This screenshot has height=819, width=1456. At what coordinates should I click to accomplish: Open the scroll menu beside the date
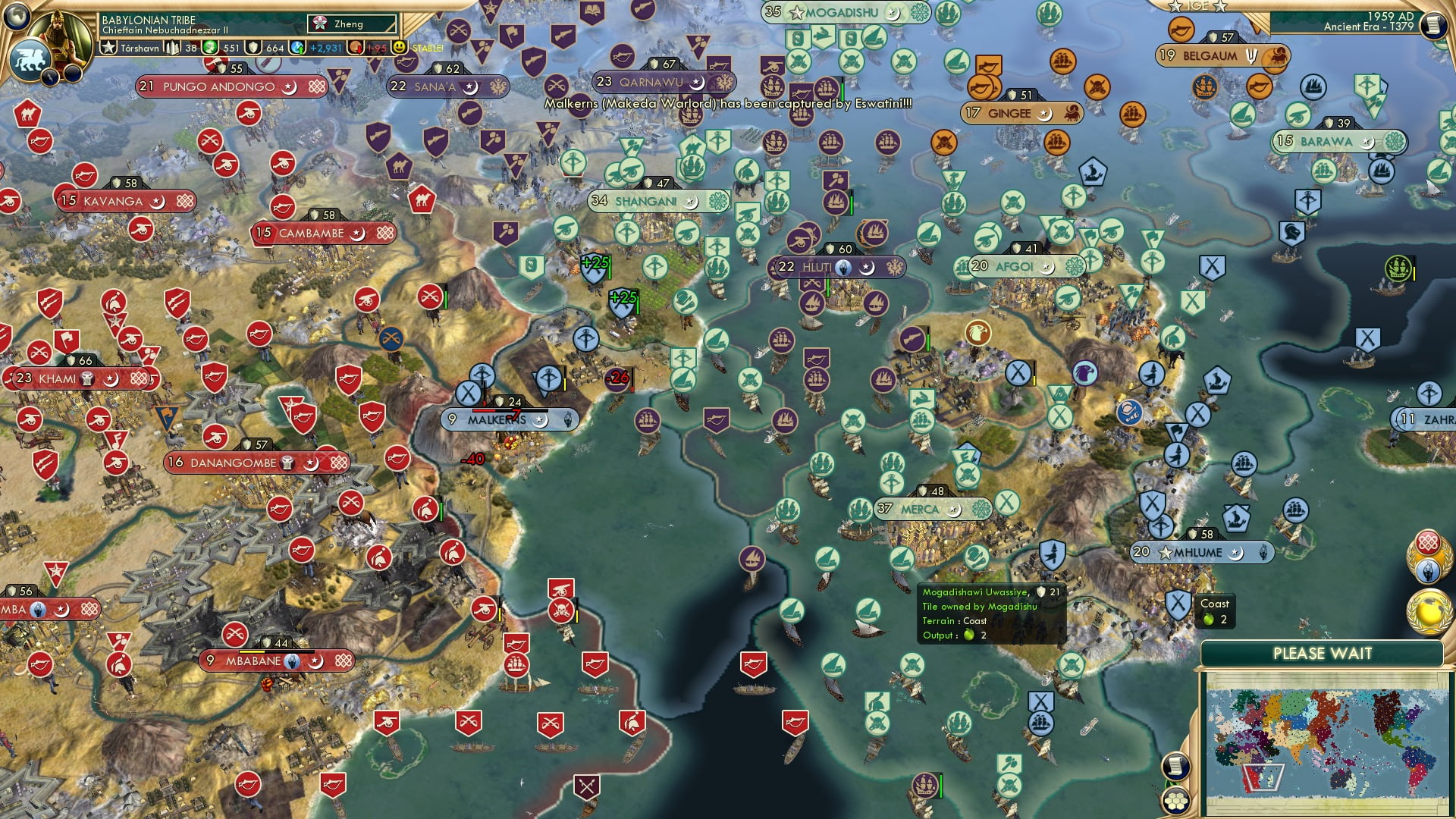1432,25
